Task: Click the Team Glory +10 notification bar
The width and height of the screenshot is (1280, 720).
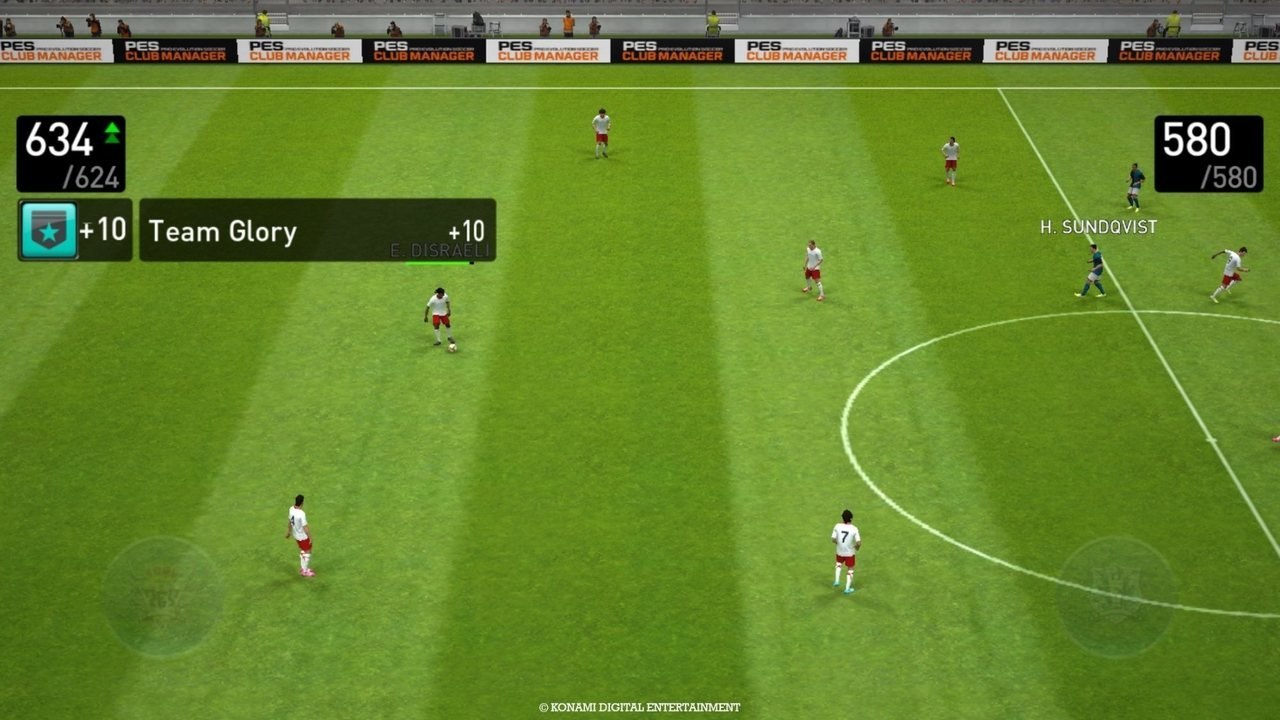Action: coord(315,232)
